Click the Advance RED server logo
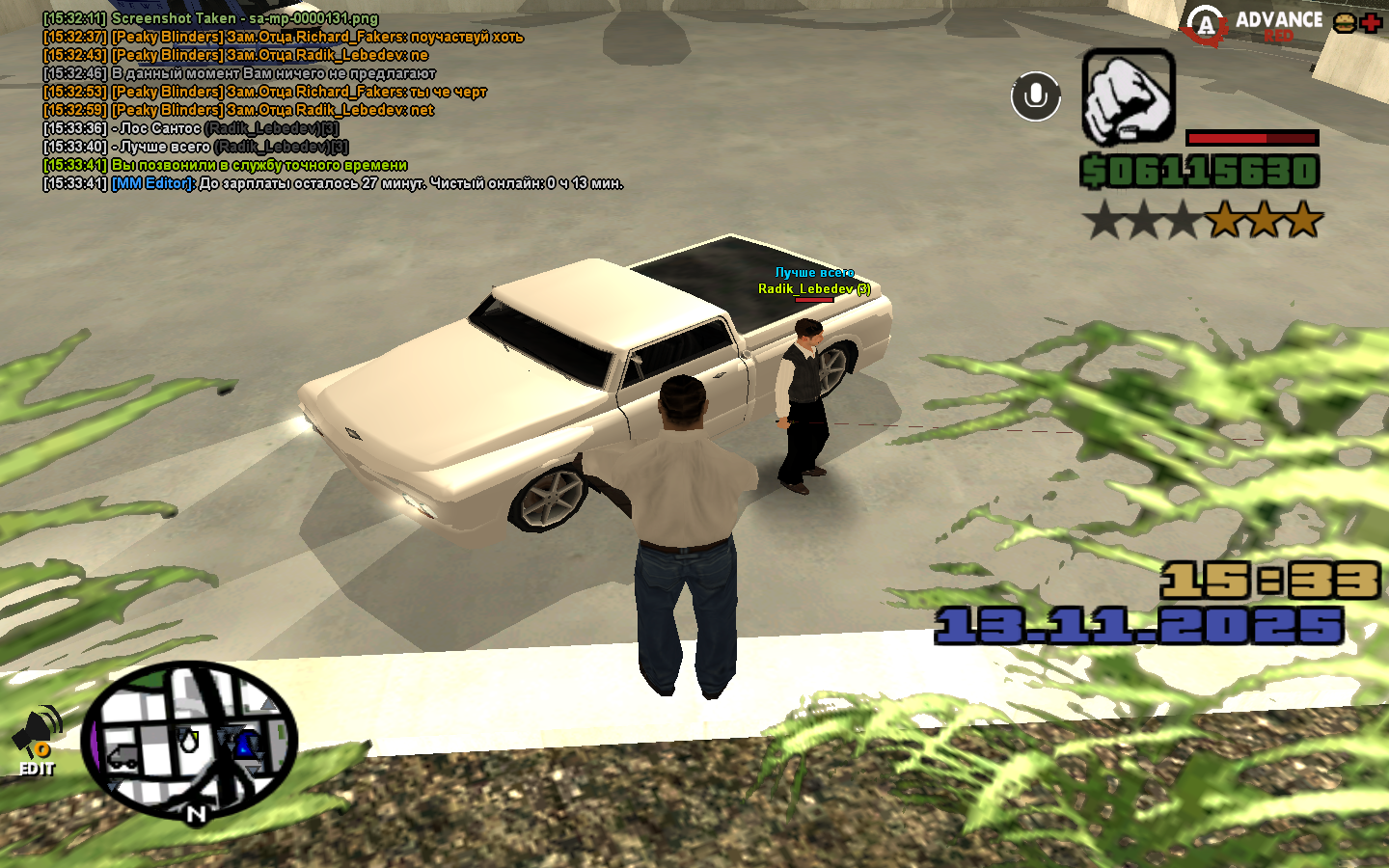Image resolution: width=1389 pixels, height=868 pixels. [1254, 25]
